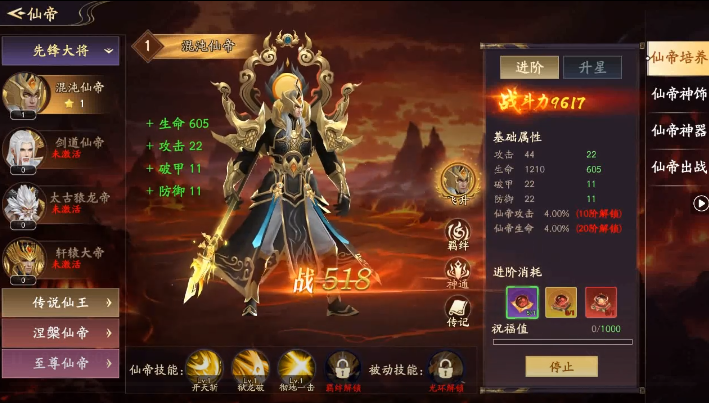Open the 仙帝出战 side tab
The height and width of the screenshot is (403, 709).
coord(678,167)
